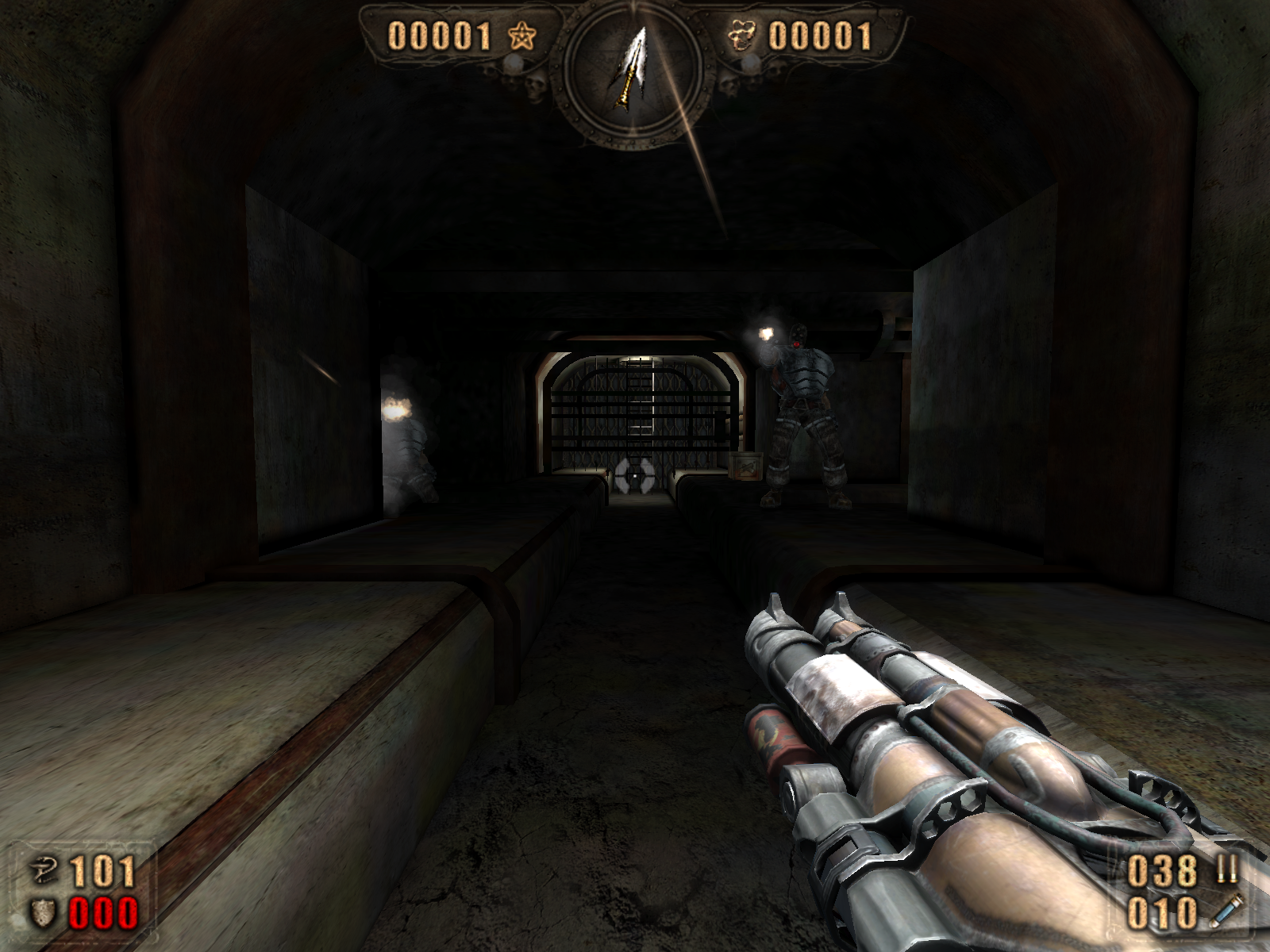Click the secondary ammo pencil-shaped icon

pos(1226,911)
